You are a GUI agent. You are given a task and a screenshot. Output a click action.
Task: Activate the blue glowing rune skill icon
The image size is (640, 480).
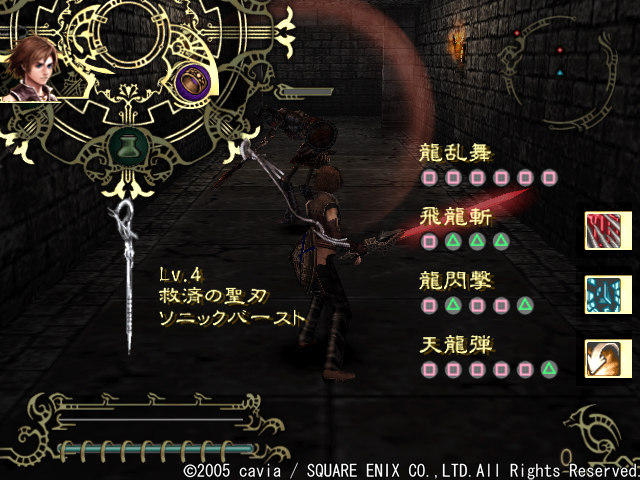(x=602, y=294)
